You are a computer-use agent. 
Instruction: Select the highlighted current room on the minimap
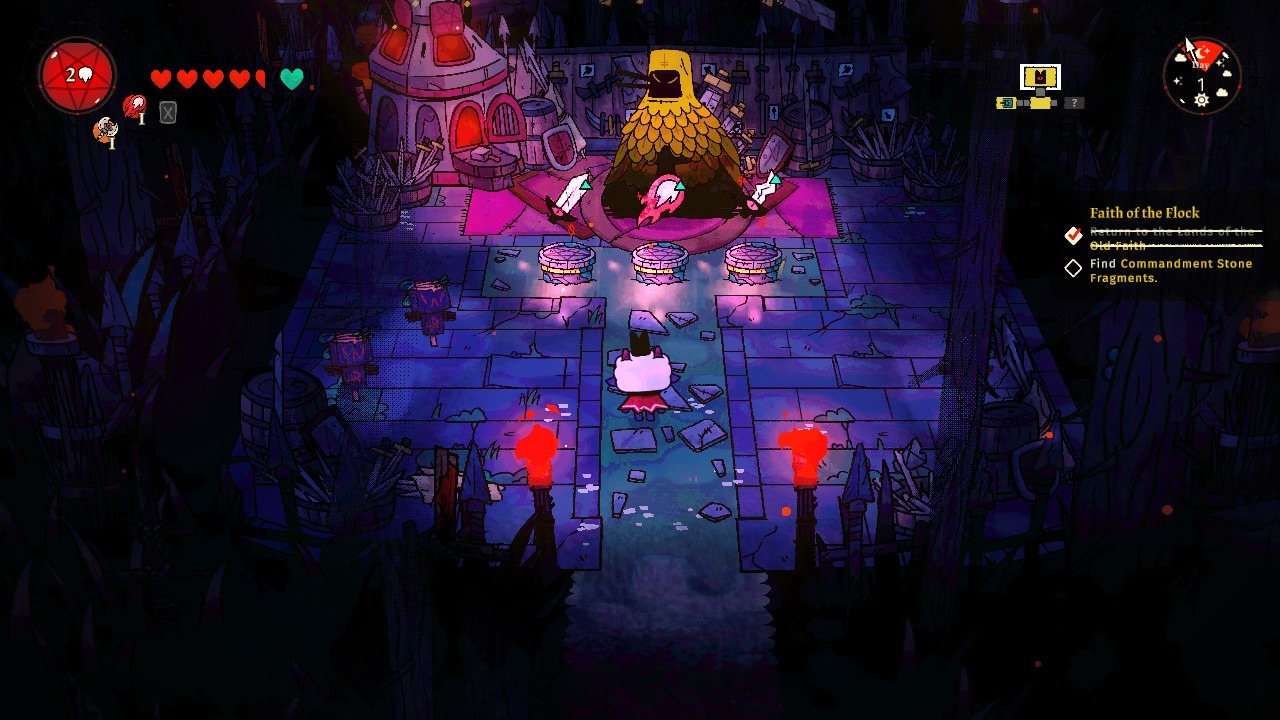[1040, 77]
